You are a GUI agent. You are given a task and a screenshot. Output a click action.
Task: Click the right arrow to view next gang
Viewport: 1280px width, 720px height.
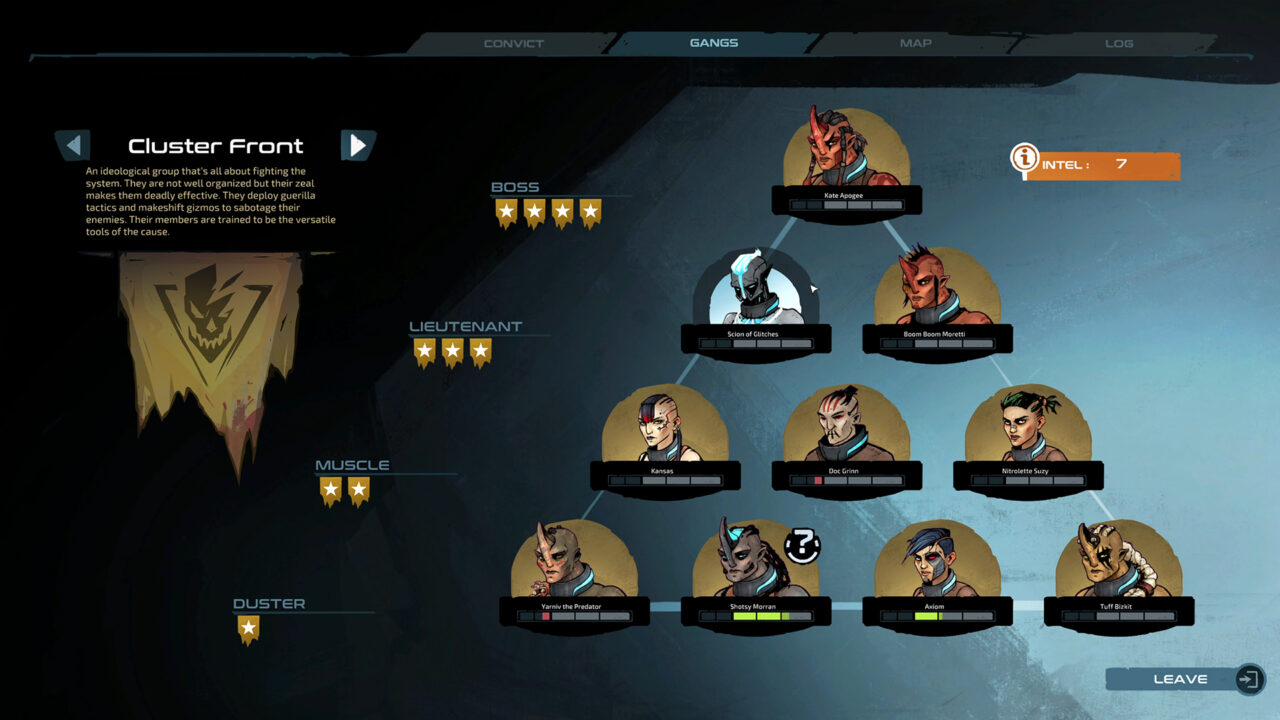358,145
